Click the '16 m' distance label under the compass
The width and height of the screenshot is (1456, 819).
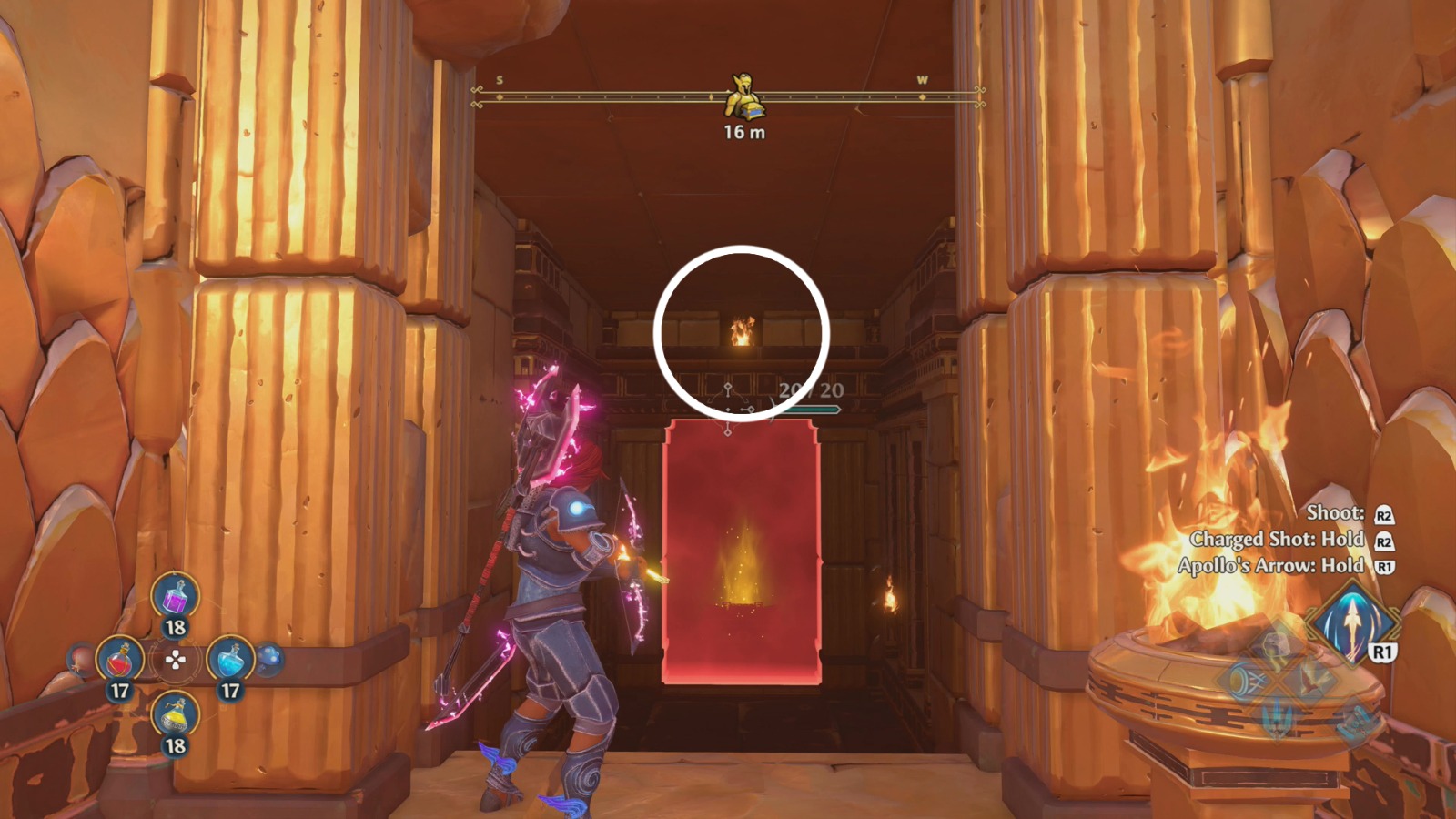pos(743,133)
